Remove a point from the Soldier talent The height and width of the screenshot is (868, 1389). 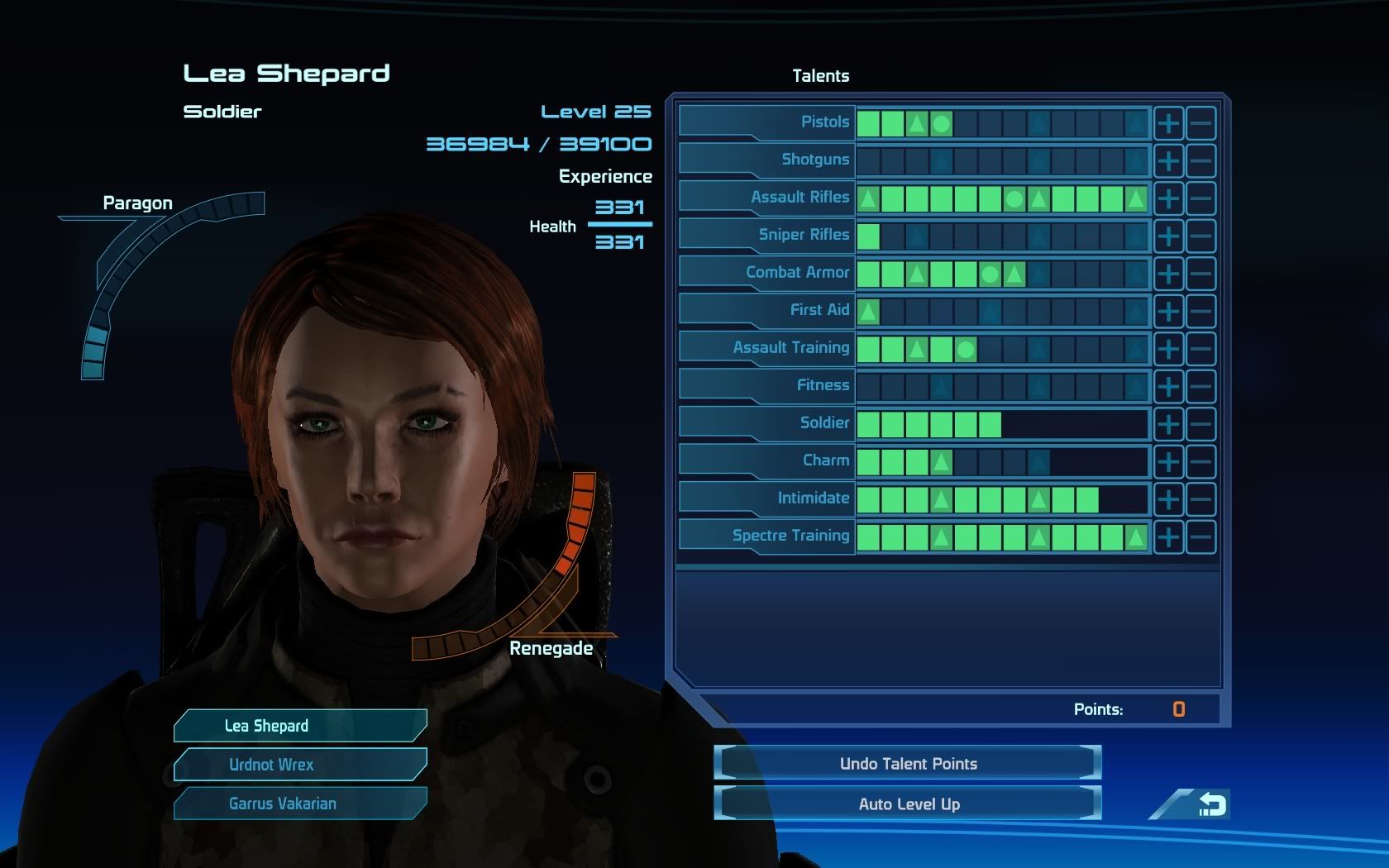pos(1201,424)
